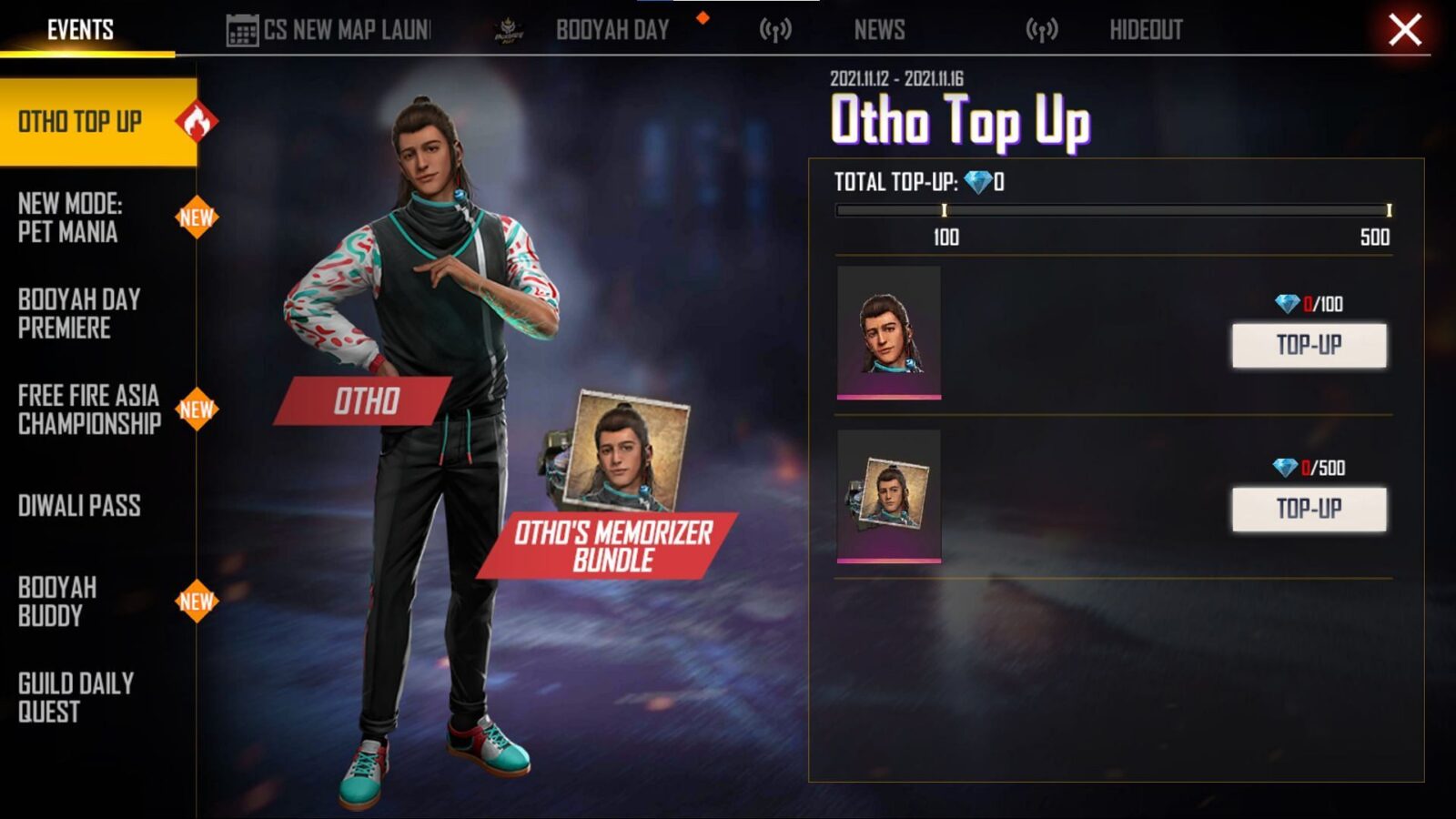Select the NEW badge on BOOYAH BUDDY

[197, 602]
